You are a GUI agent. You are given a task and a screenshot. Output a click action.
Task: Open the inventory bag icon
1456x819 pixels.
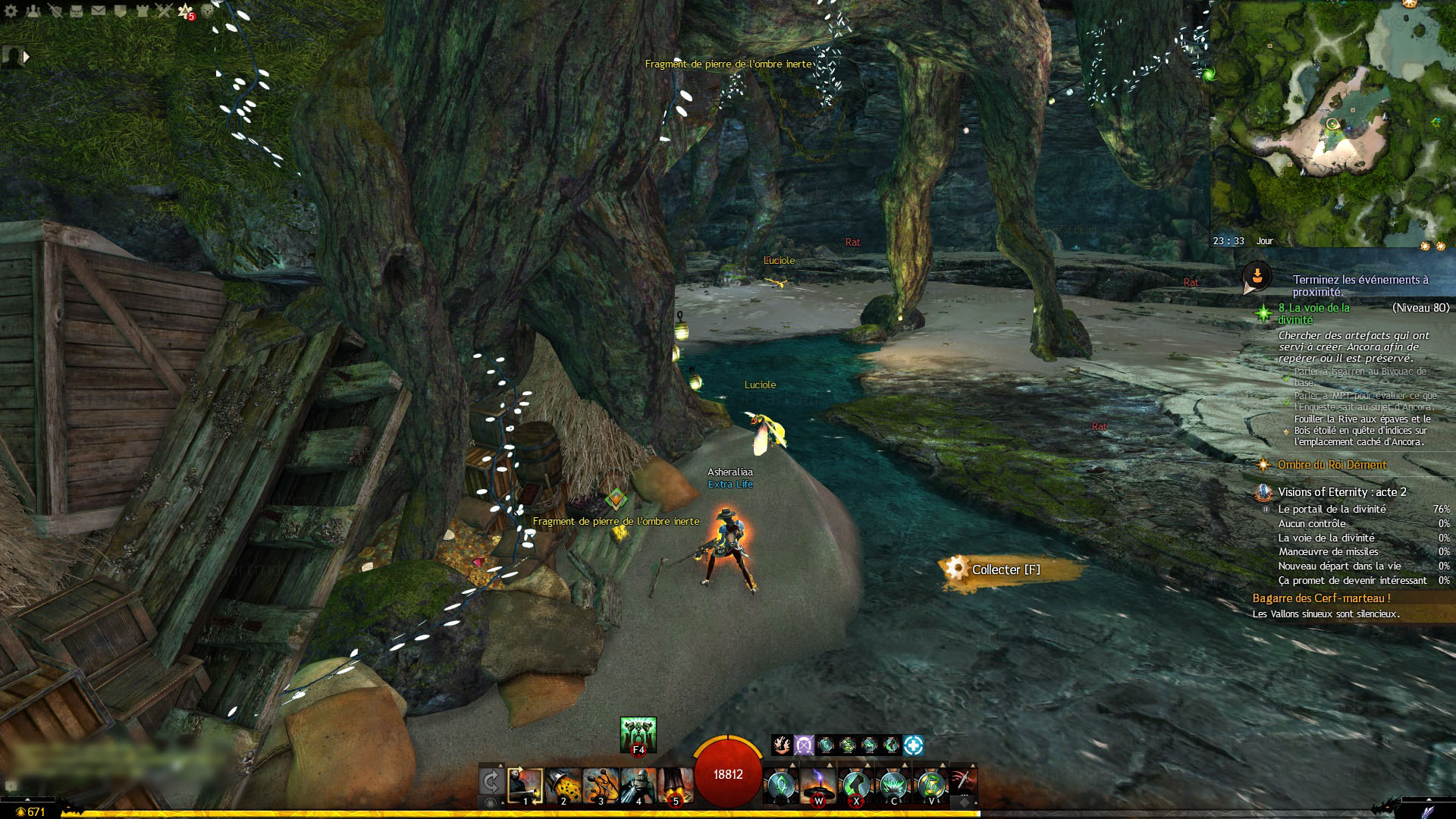click(77, 11)
